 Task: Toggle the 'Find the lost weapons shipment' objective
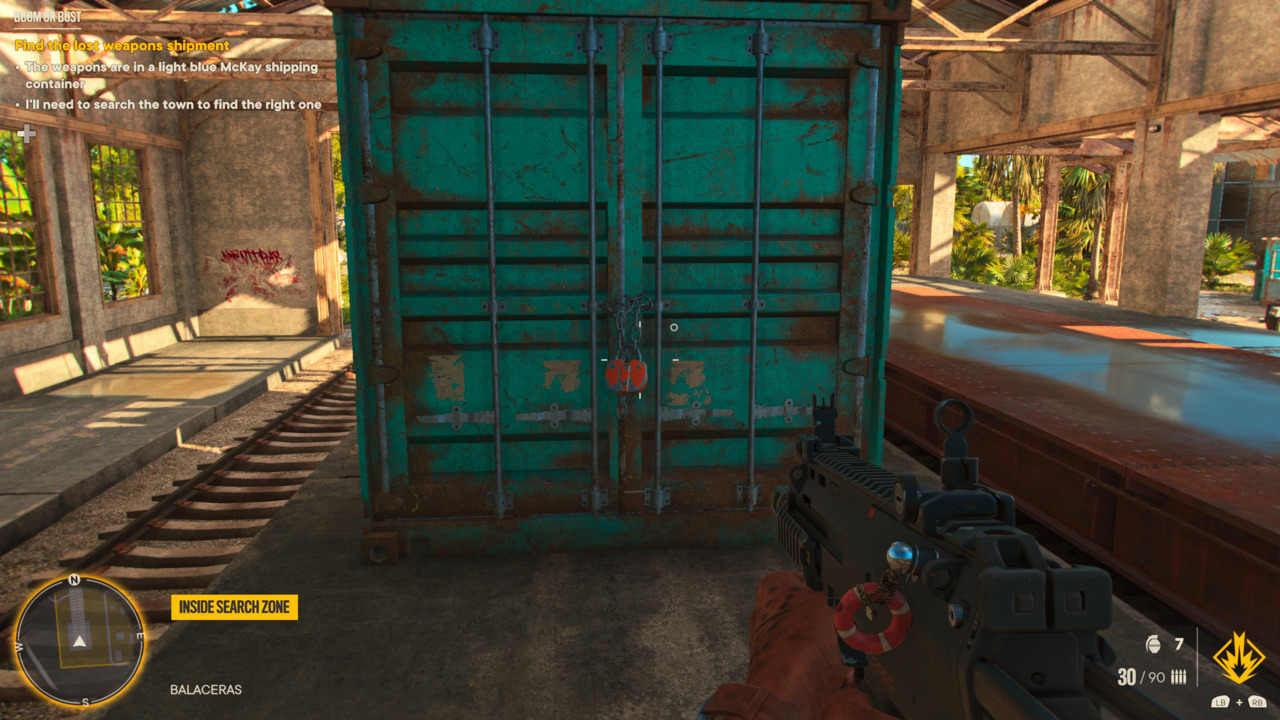point(120,45)
